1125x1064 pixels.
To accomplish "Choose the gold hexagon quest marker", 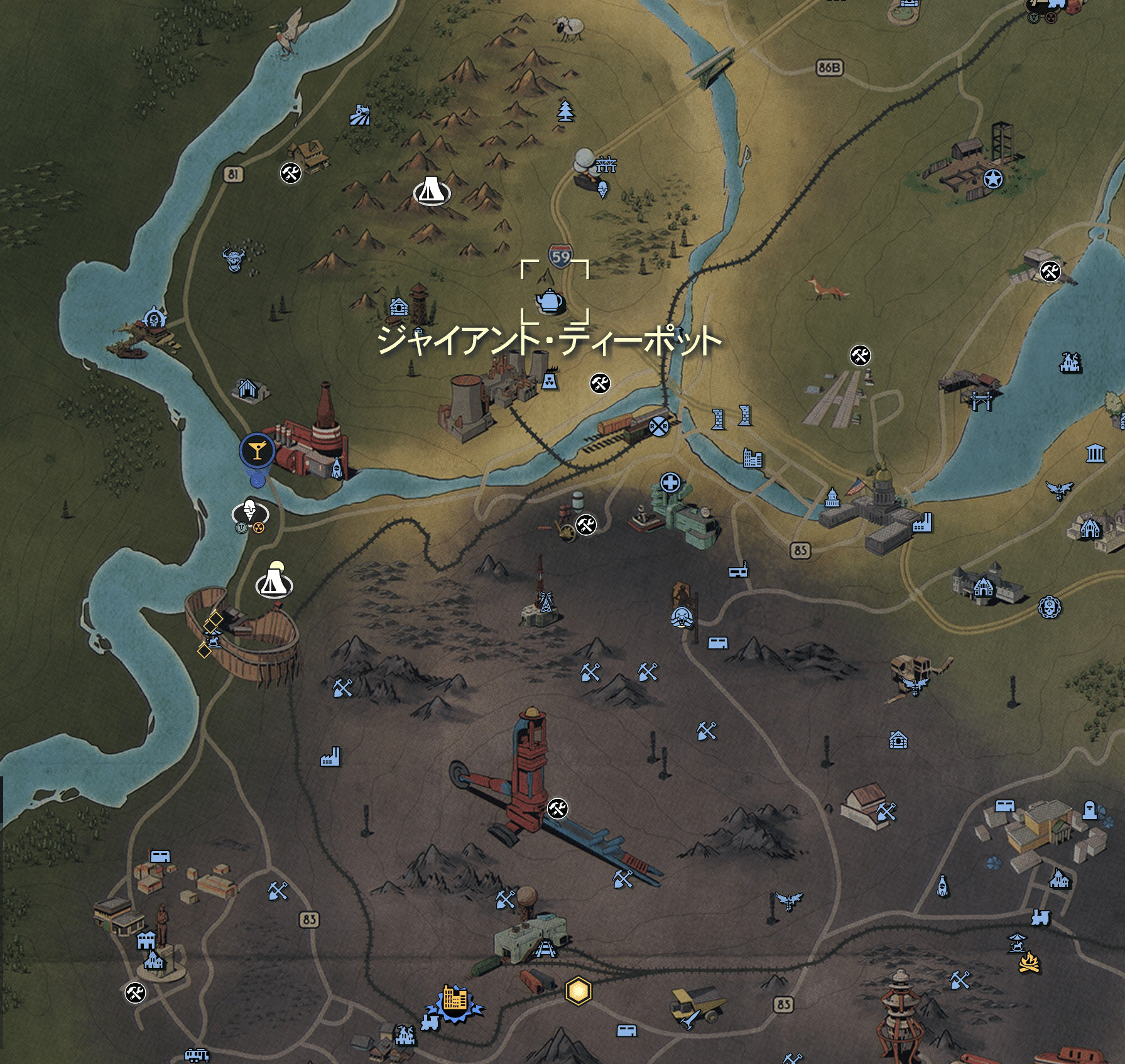I will tap(578, 991).
